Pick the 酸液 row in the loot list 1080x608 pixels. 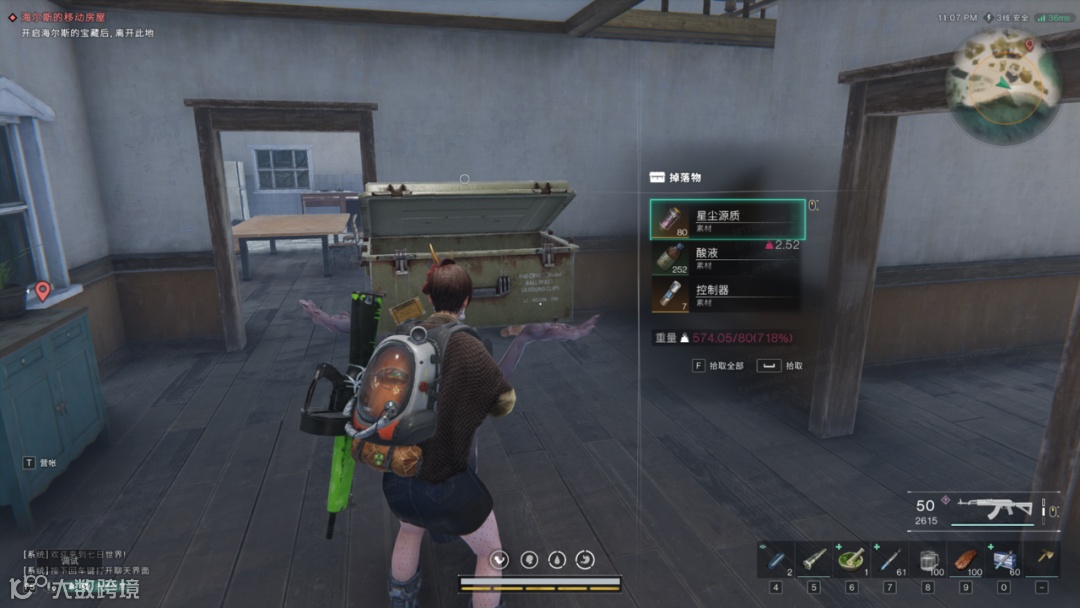pos(727,257)
